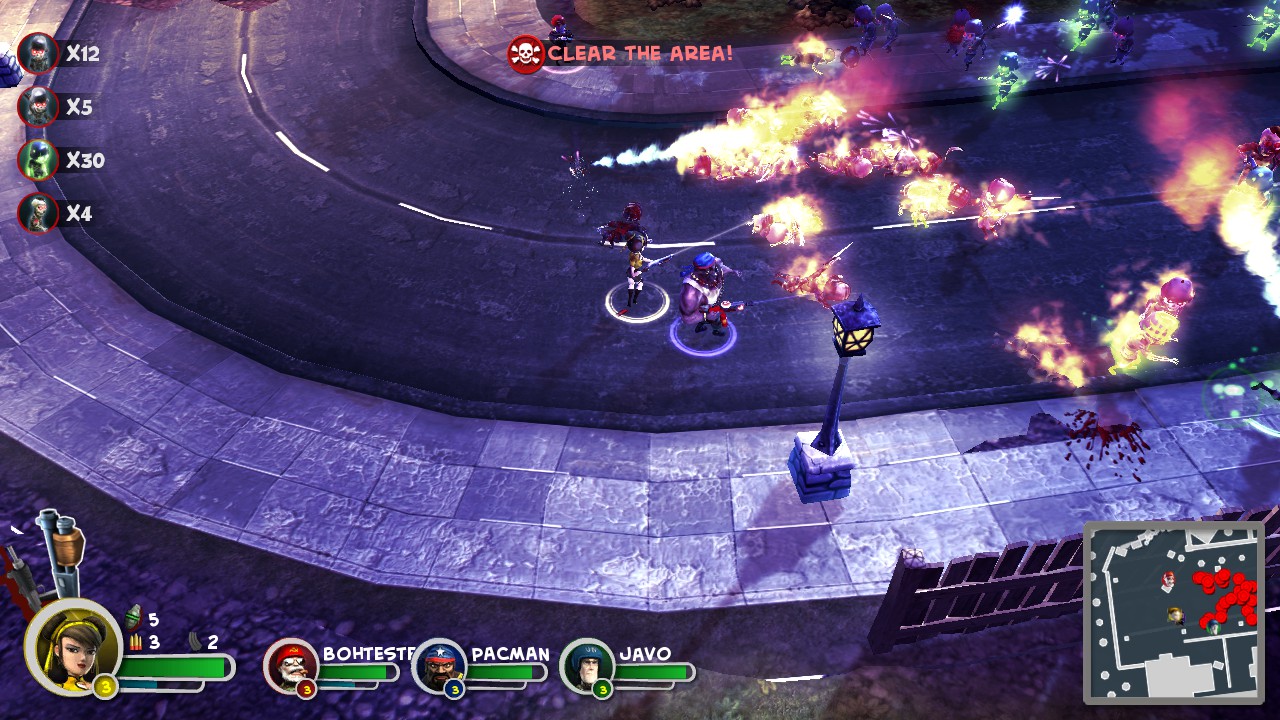Image resolution: width=1280 pixels, height=720 pixels.
Task: Select the Pacman teammate portrait
Action: (440, 666)
